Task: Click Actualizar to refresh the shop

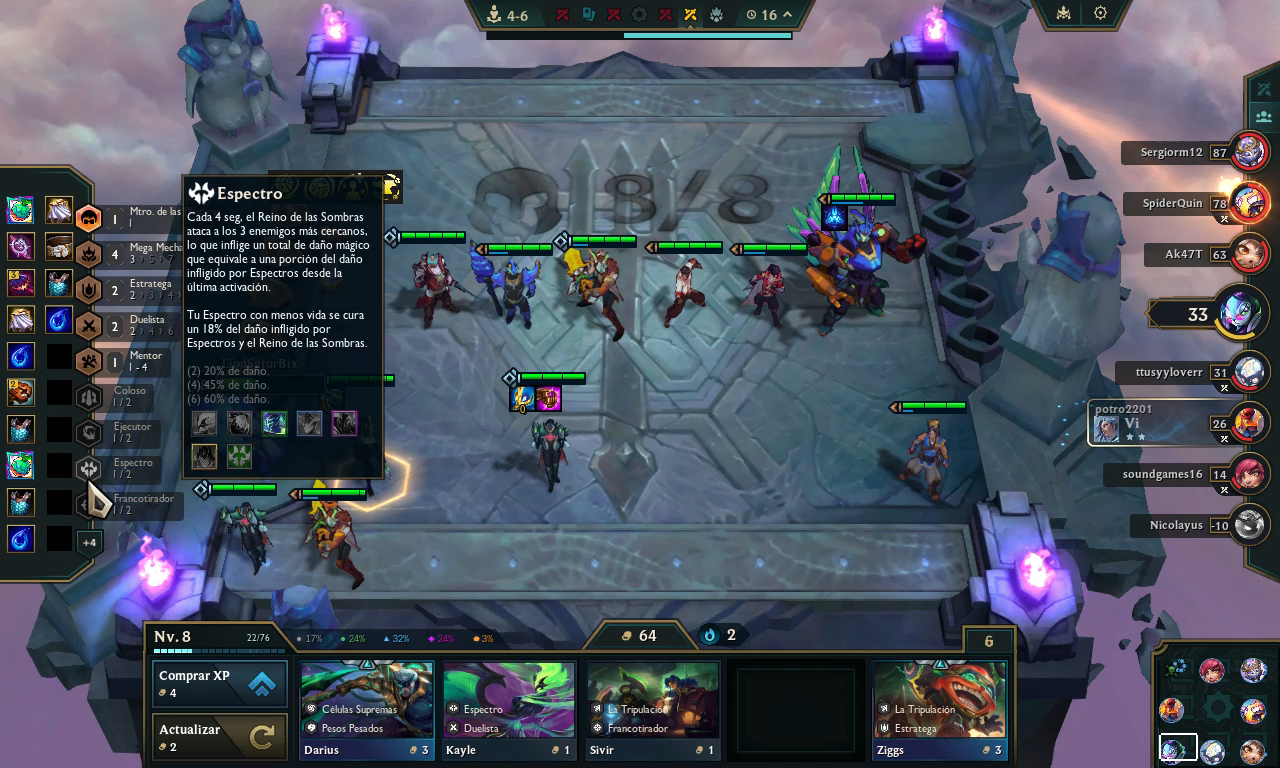Action: [219, 737]
